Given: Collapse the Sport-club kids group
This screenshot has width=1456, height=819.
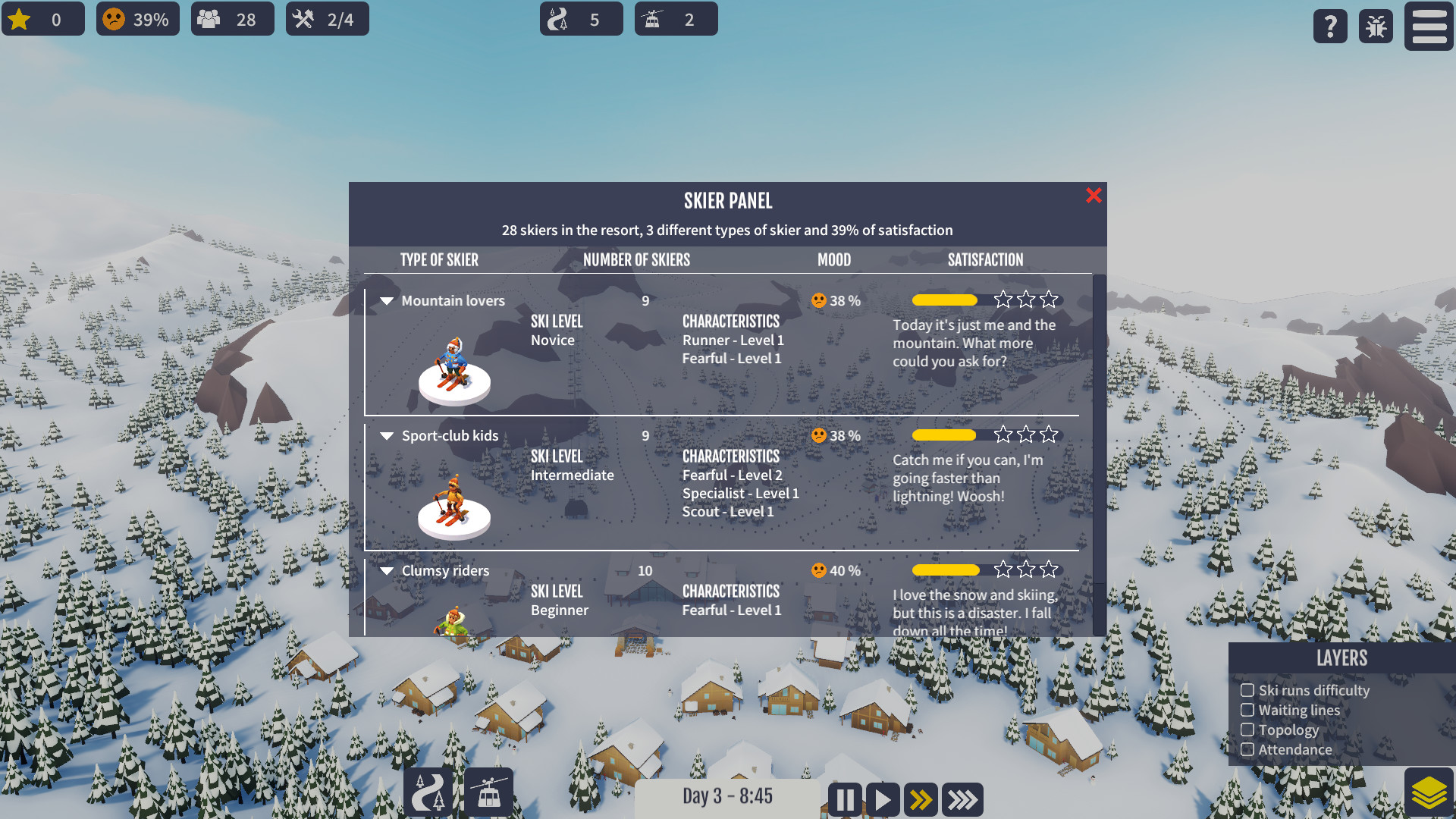Looking at the screenshot, I should (x=387, y=436).
